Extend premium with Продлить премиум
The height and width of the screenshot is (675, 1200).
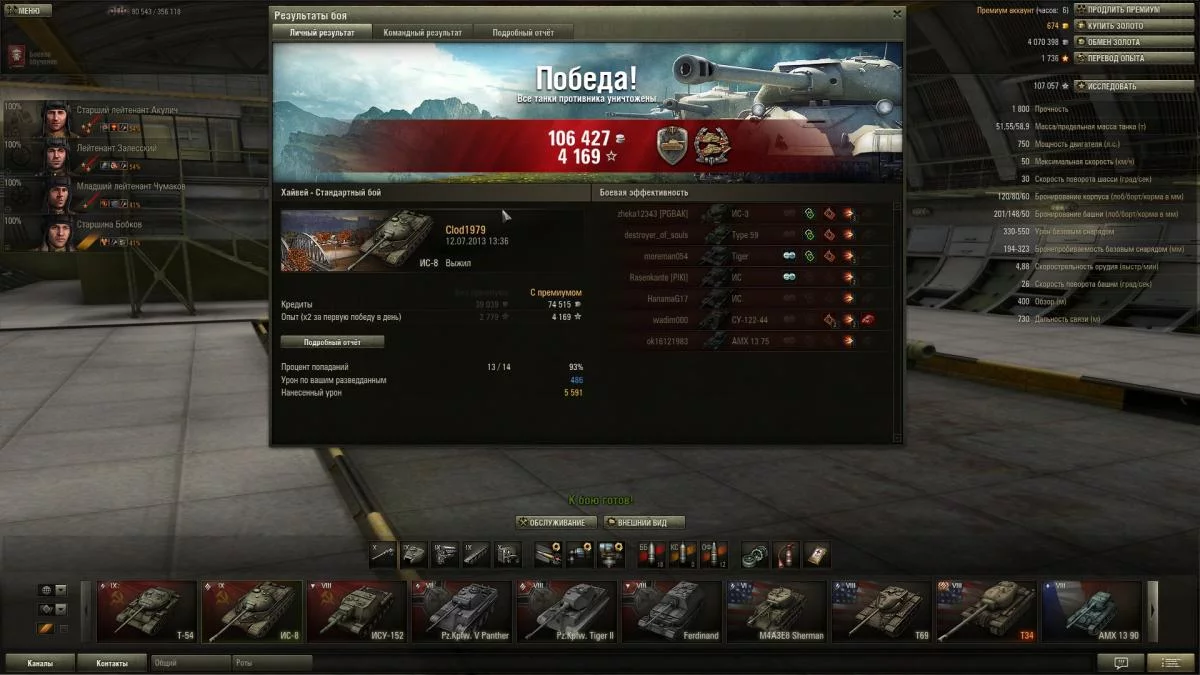point(1119,10)
